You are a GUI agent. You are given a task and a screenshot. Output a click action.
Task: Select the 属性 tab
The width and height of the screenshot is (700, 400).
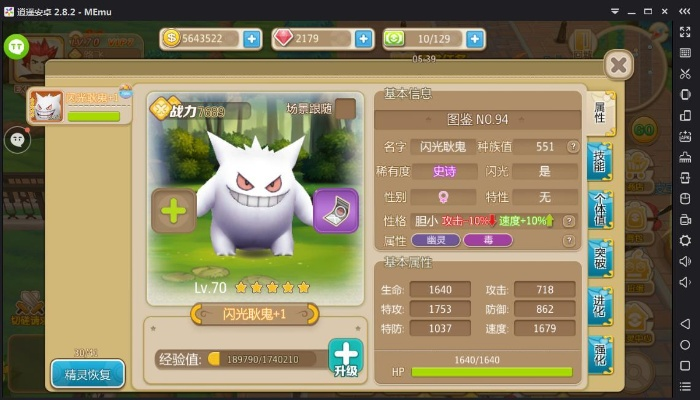[600, 113]
